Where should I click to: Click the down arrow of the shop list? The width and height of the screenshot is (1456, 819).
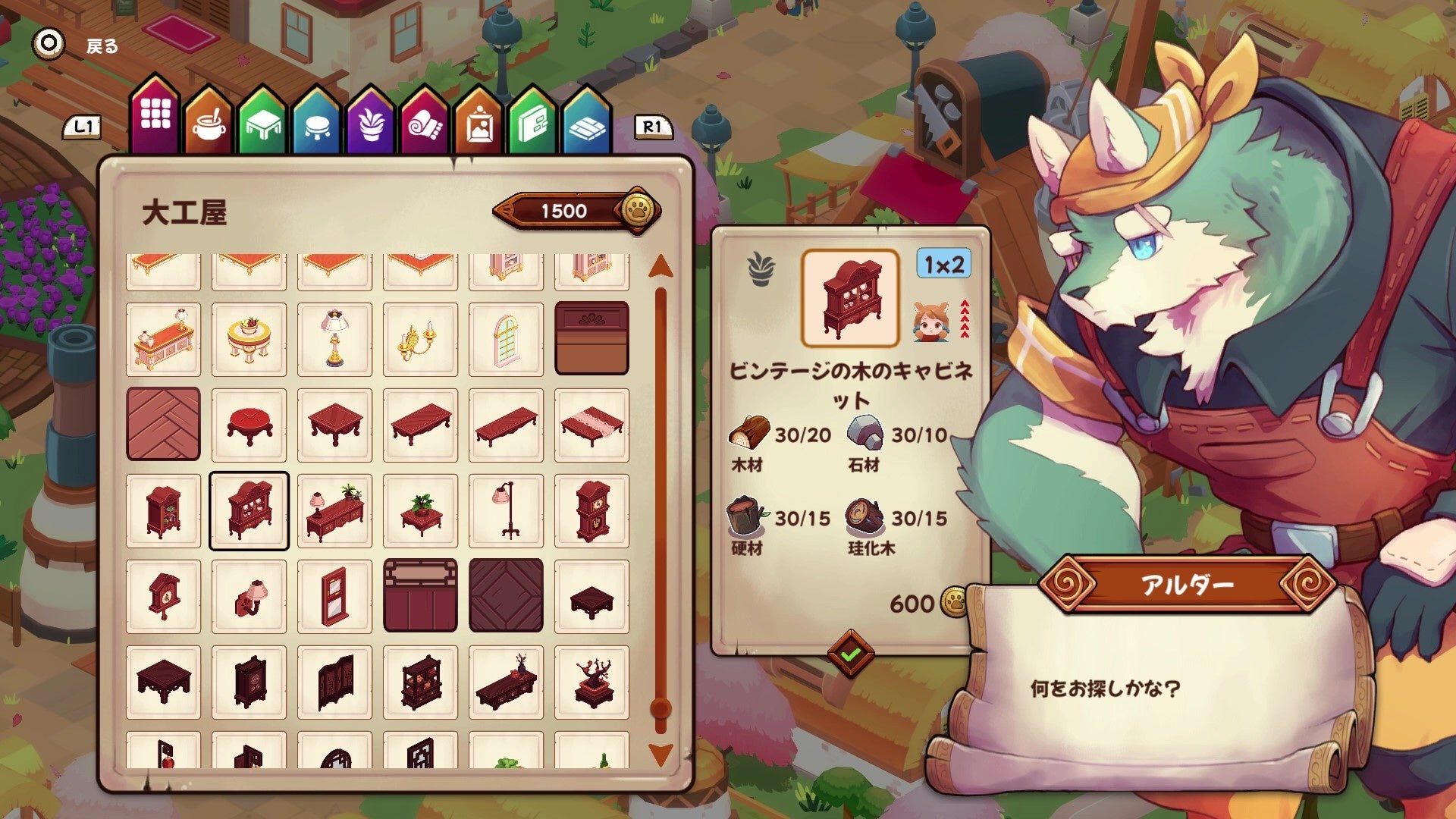[661, 754]
